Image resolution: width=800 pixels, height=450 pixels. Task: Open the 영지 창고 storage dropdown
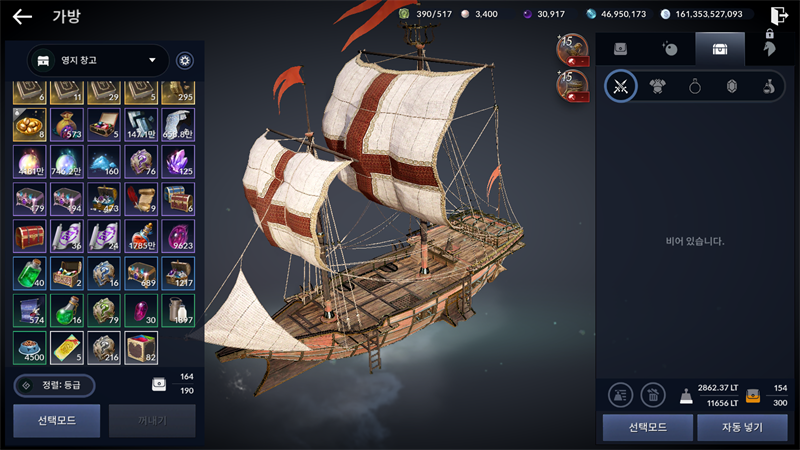point(97,60)
